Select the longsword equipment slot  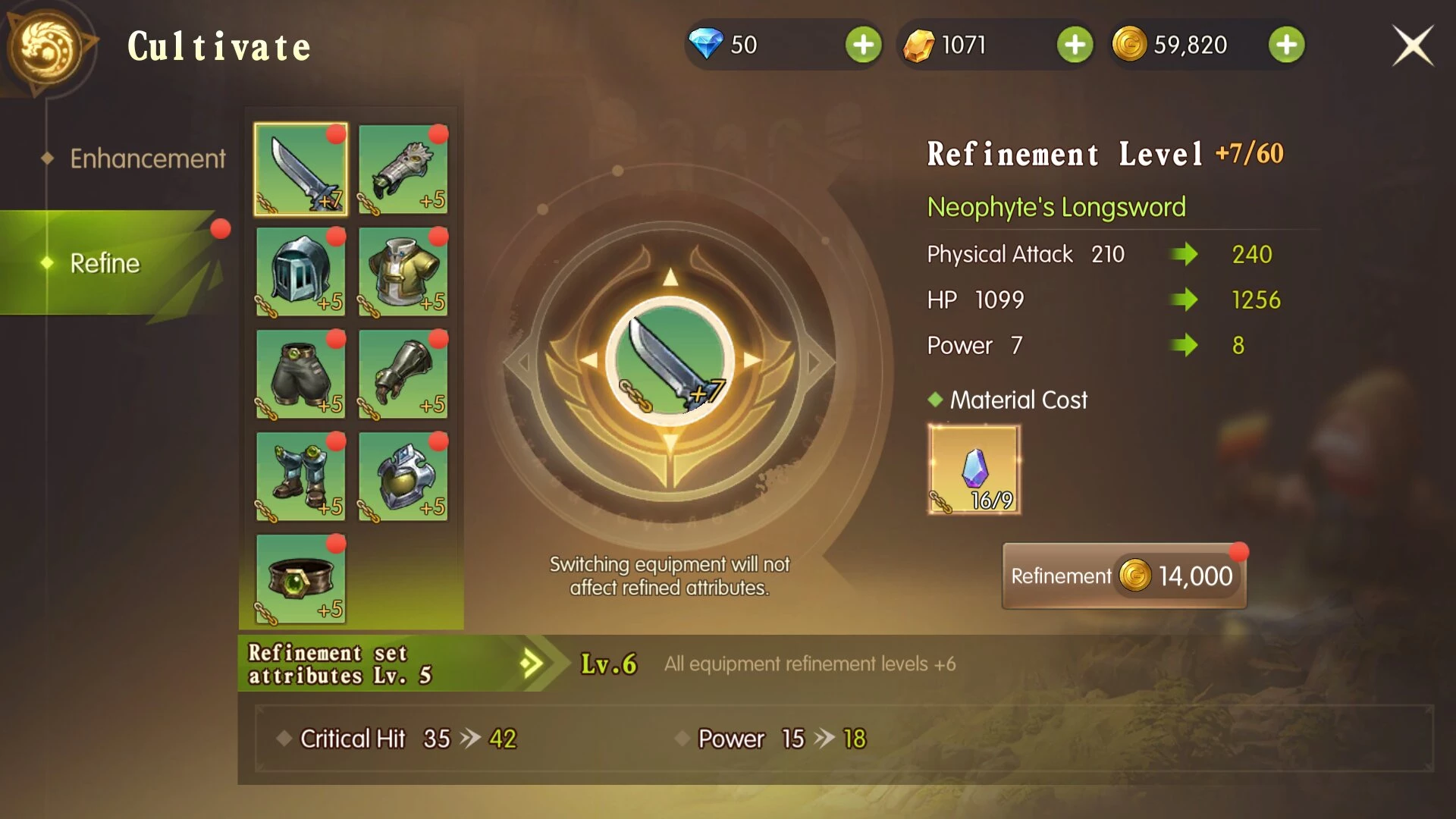pos(301,169)
